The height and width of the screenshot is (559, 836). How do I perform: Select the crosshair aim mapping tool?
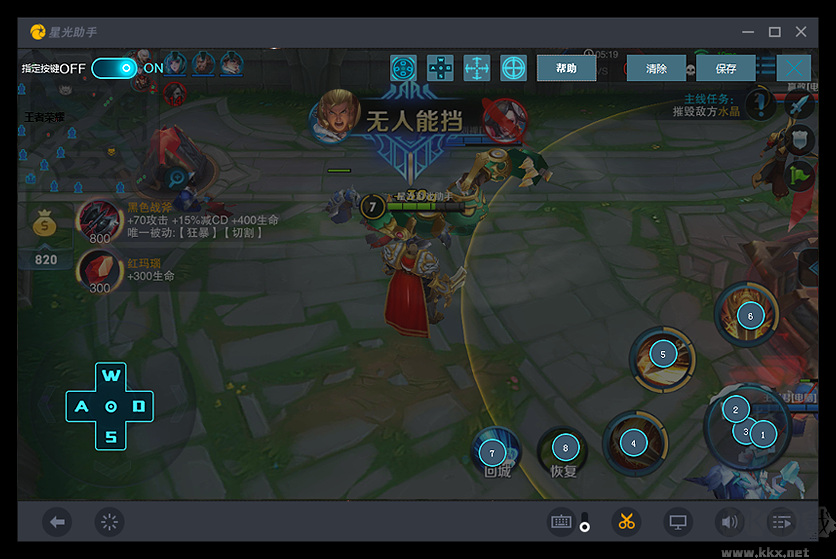coord(514,68)
